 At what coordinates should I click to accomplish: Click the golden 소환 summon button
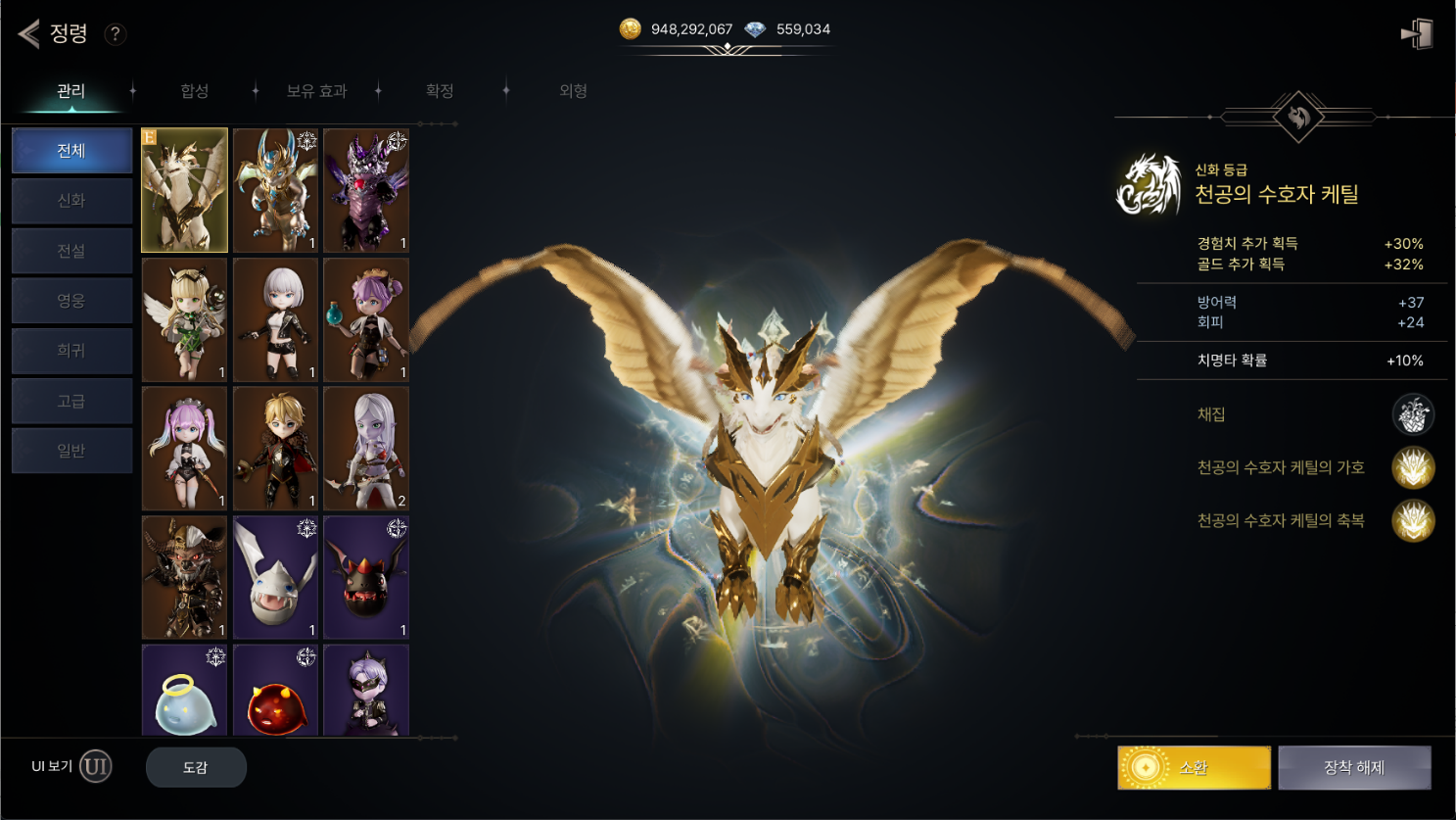(x=1194, y=768)
